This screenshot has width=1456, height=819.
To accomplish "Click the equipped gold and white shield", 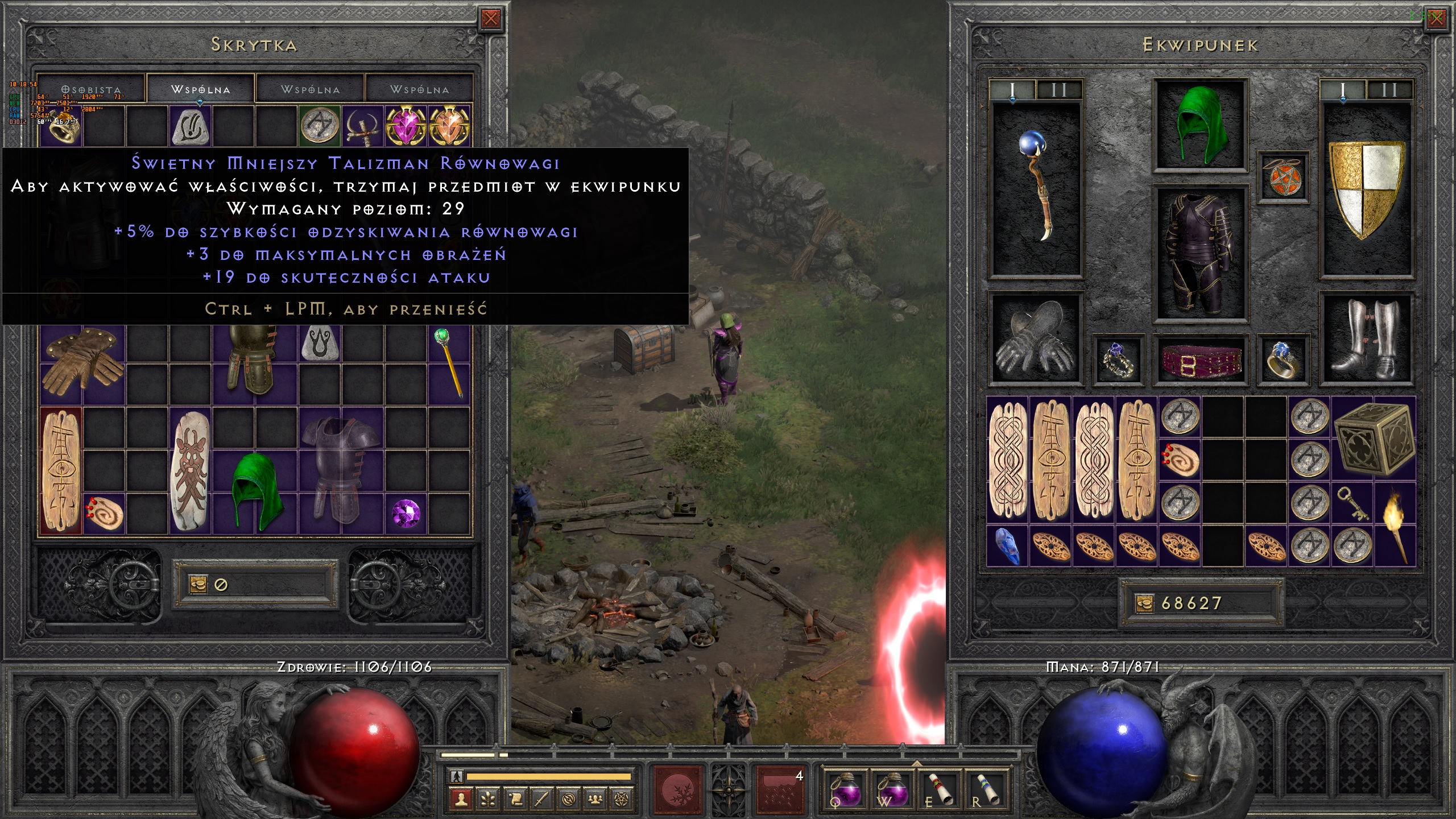I will 1366,189.
